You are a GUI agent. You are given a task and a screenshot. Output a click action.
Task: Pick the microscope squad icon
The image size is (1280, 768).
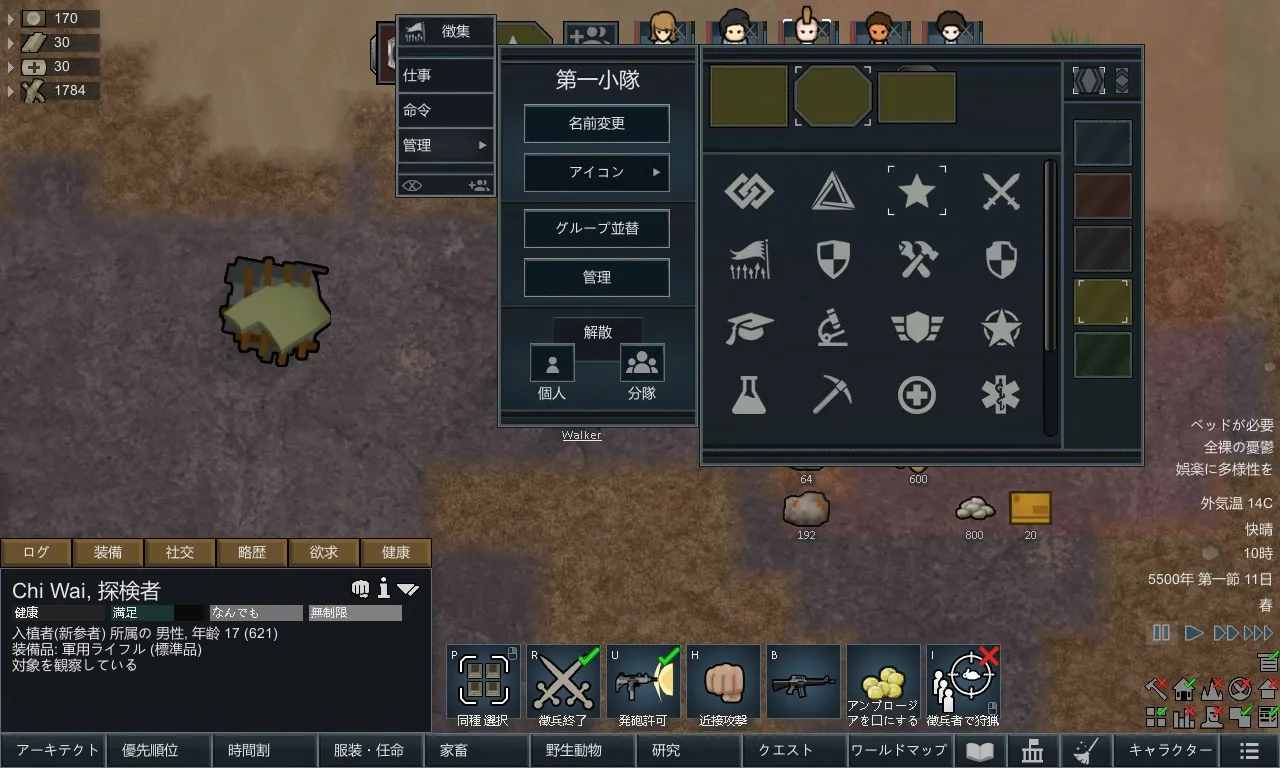pos(832,328)
